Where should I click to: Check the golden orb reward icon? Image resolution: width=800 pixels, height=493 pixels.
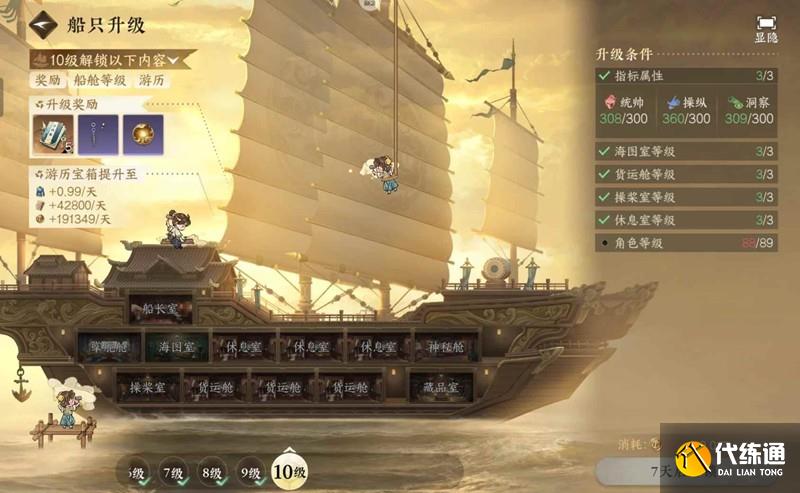click(x=142, y=134)
